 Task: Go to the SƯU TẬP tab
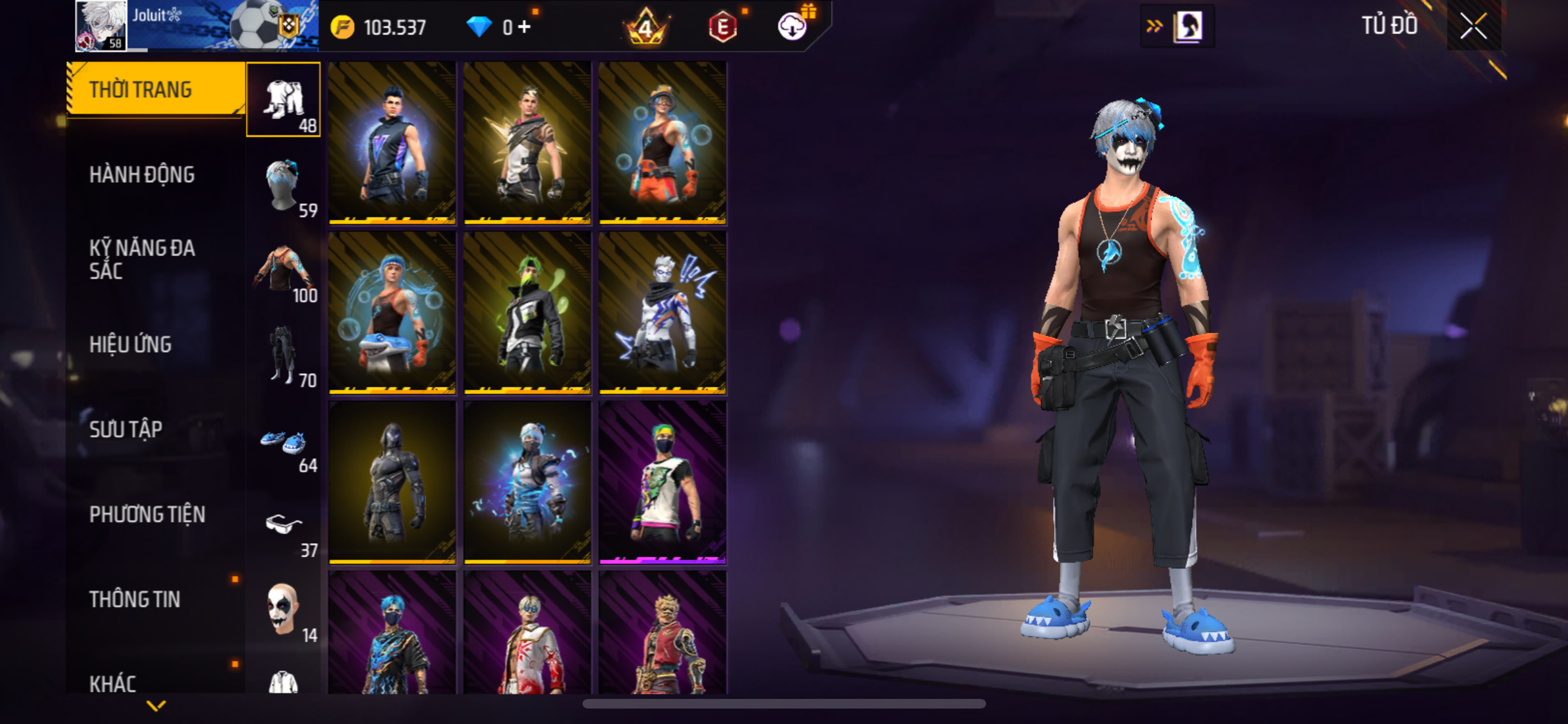[x=126, y=429]
